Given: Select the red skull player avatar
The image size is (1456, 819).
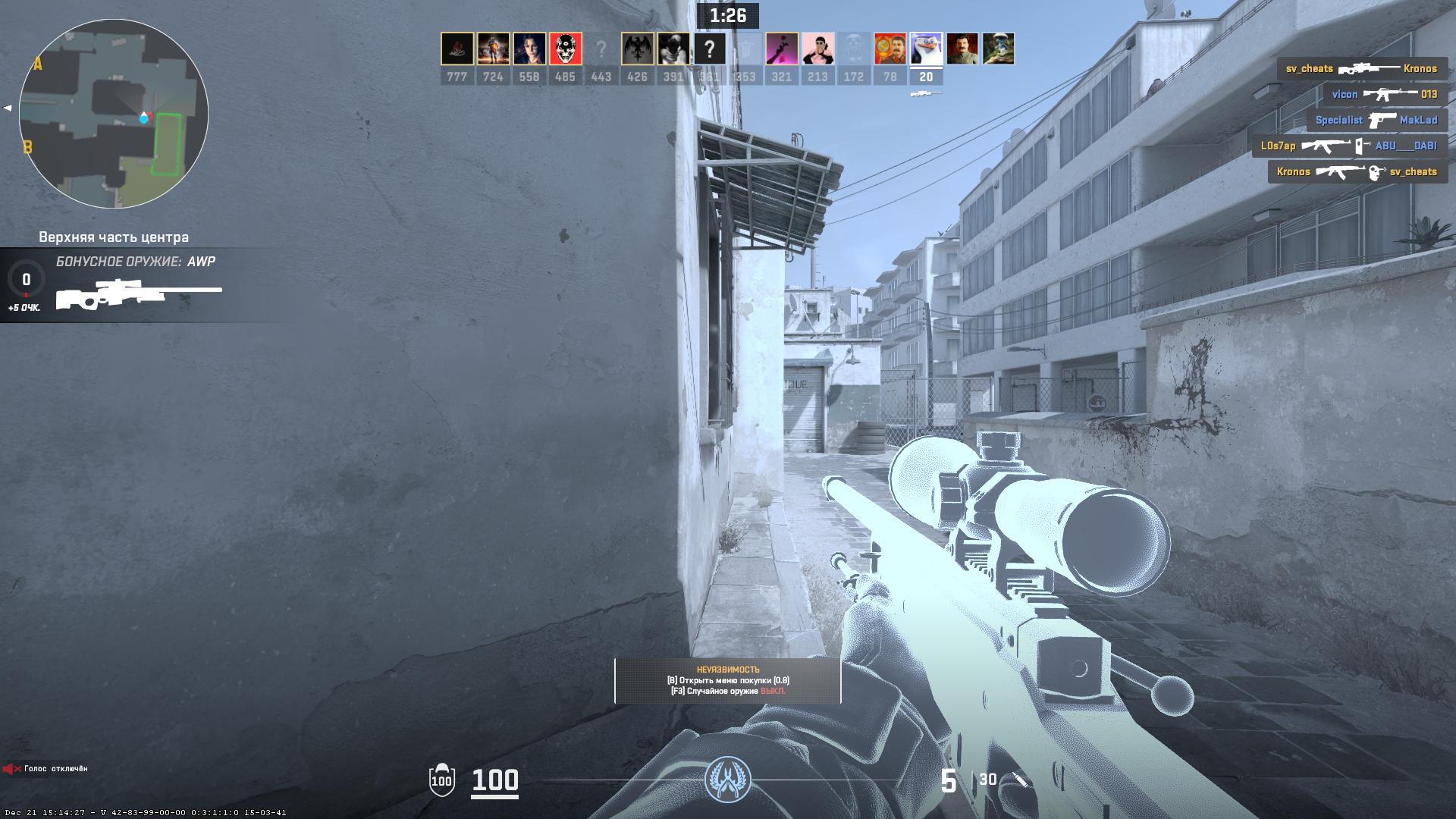Looking at the screenshot, I should point(565,49).
